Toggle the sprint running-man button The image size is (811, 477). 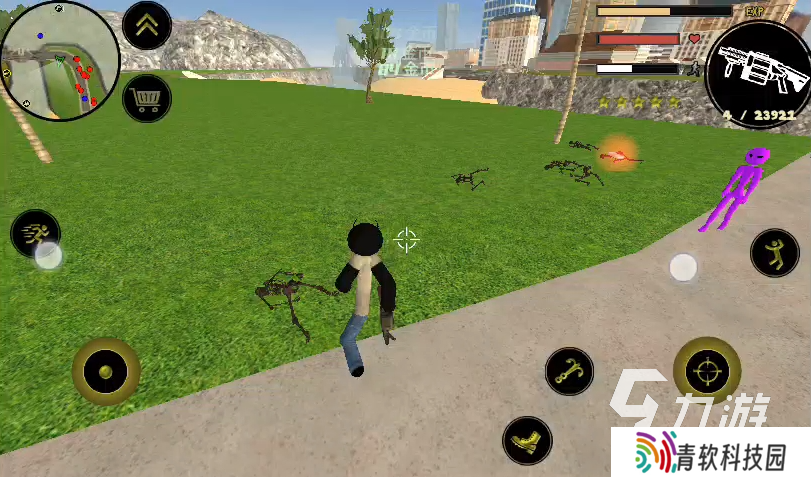[x=35, y=233]
